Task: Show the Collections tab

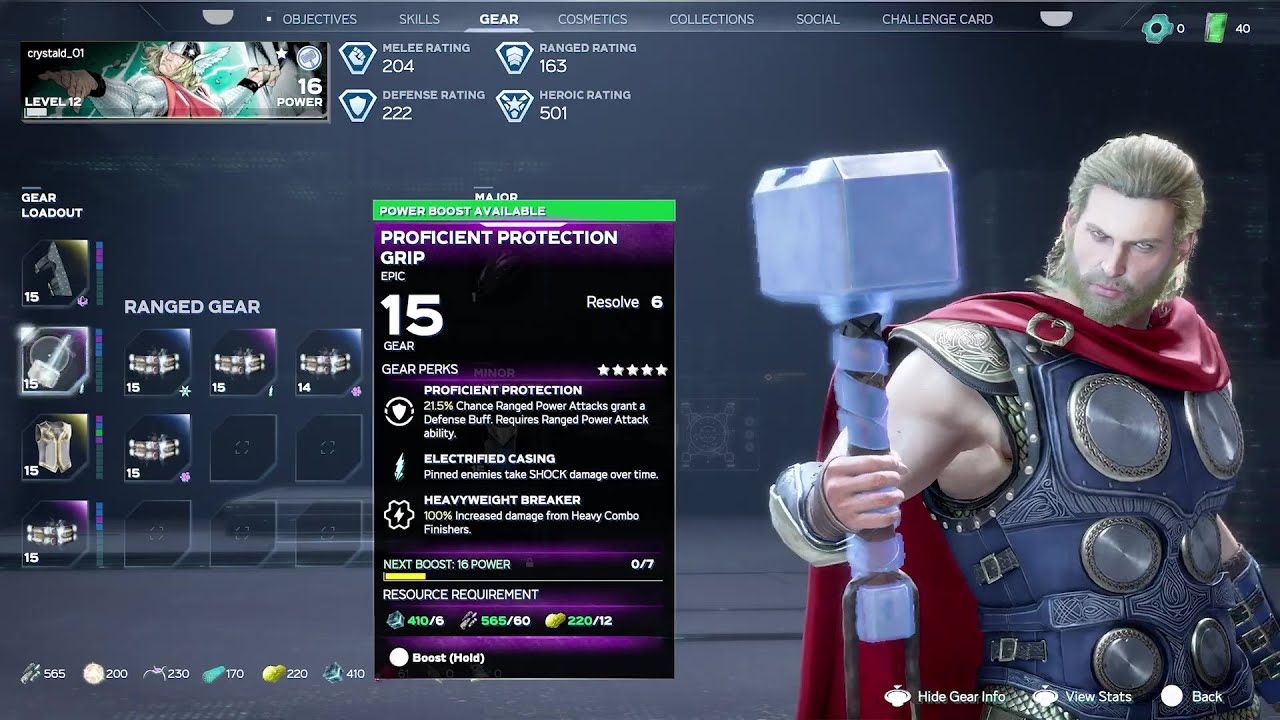Action: tap(711, 19)
